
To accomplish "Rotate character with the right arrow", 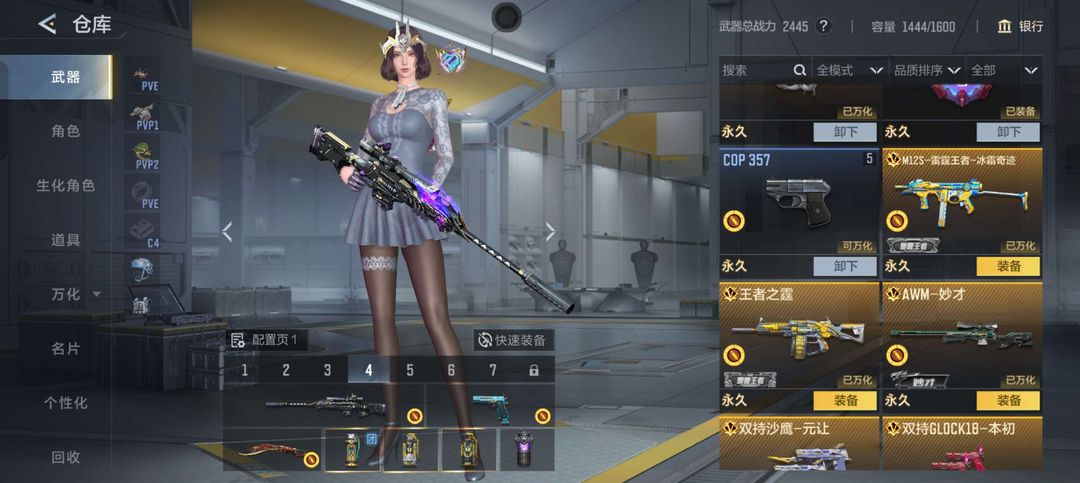I will click(x=550, y=232).
